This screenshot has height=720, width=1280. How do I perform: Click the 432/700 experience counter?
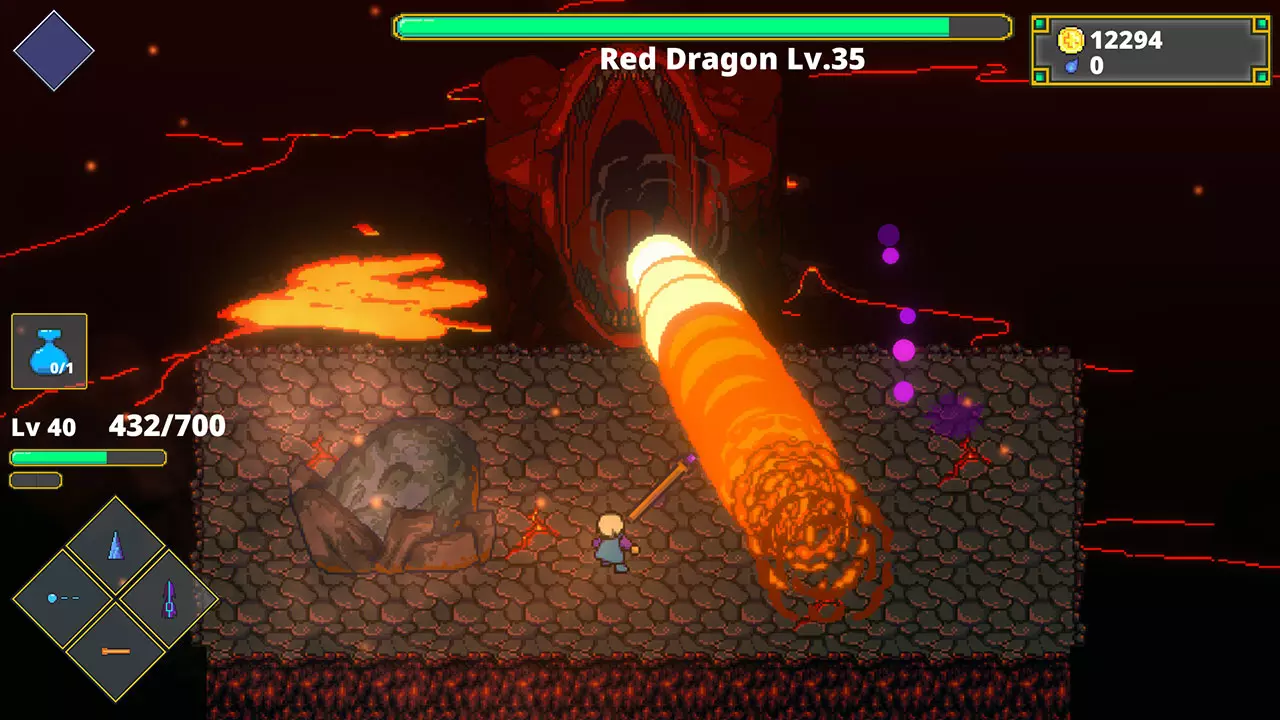point(168,426)
